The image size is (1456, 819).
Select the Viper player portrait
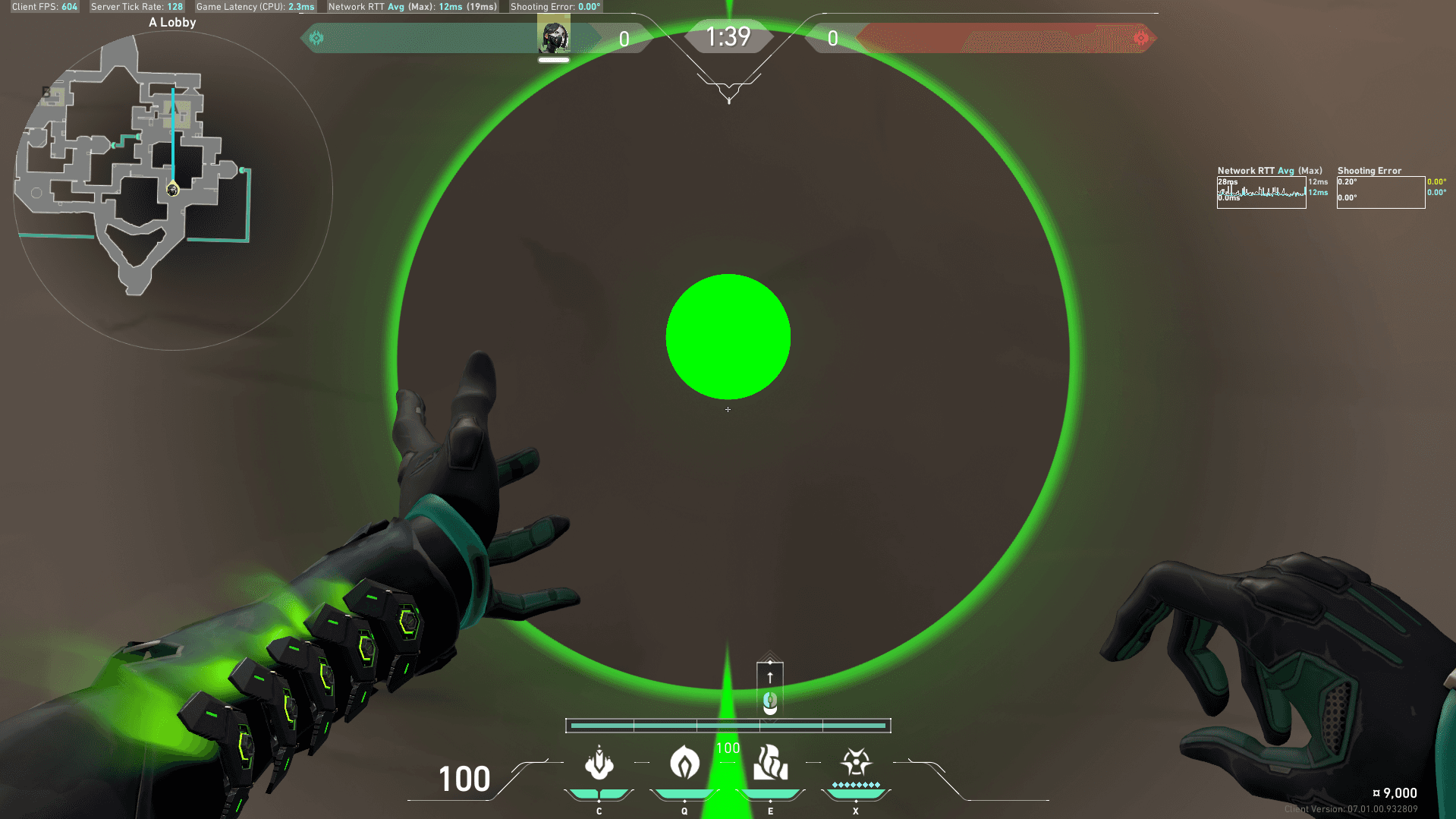click(x=553, y=36)
